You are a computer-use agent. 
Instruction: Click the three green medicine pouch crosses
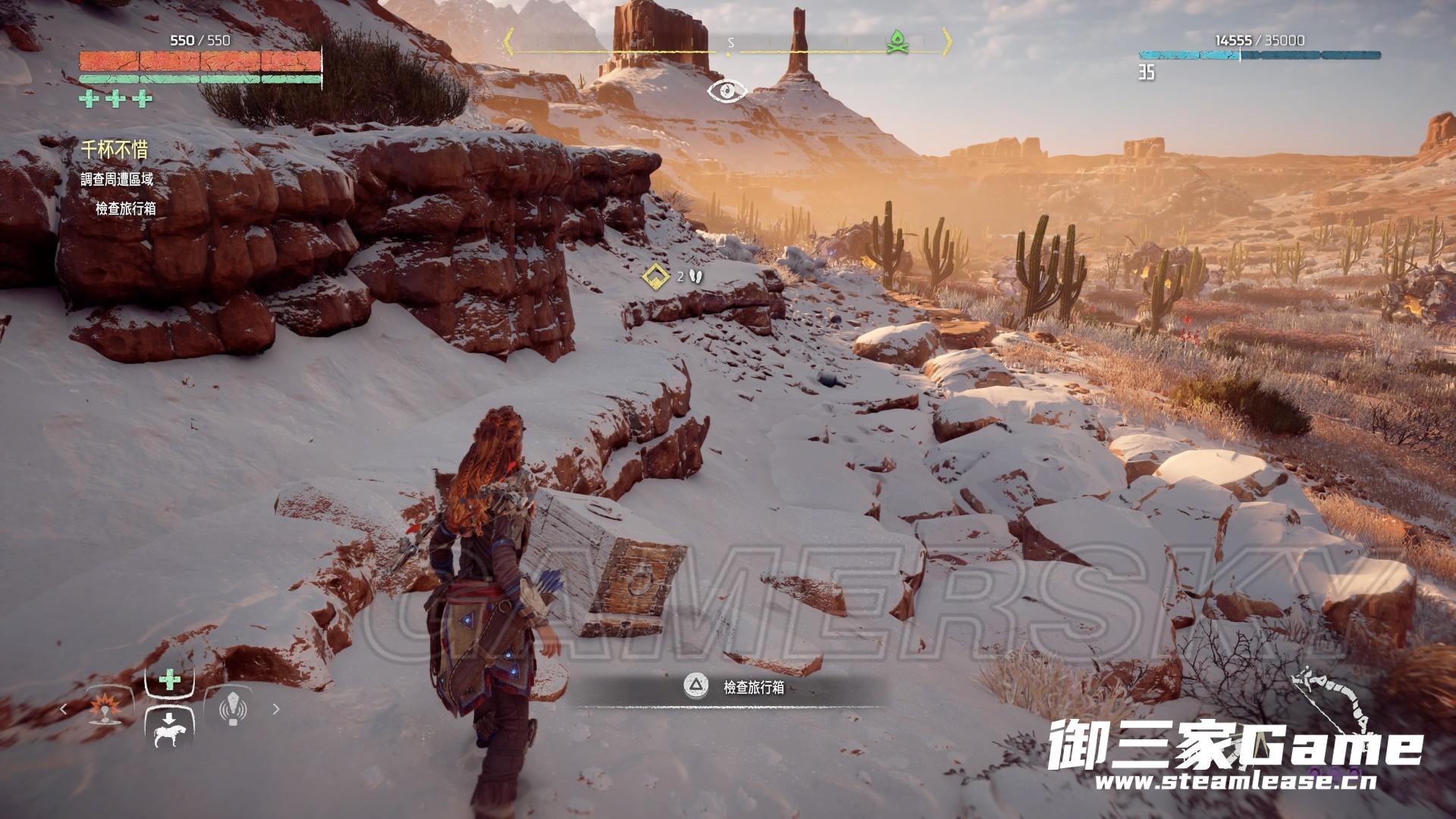pyautogui.click(x=116, y=99)
